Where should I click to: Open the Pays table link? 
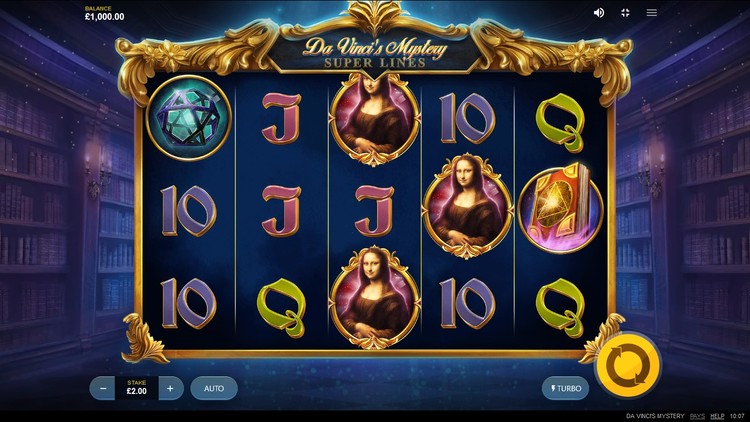click(x=697, y=415)
